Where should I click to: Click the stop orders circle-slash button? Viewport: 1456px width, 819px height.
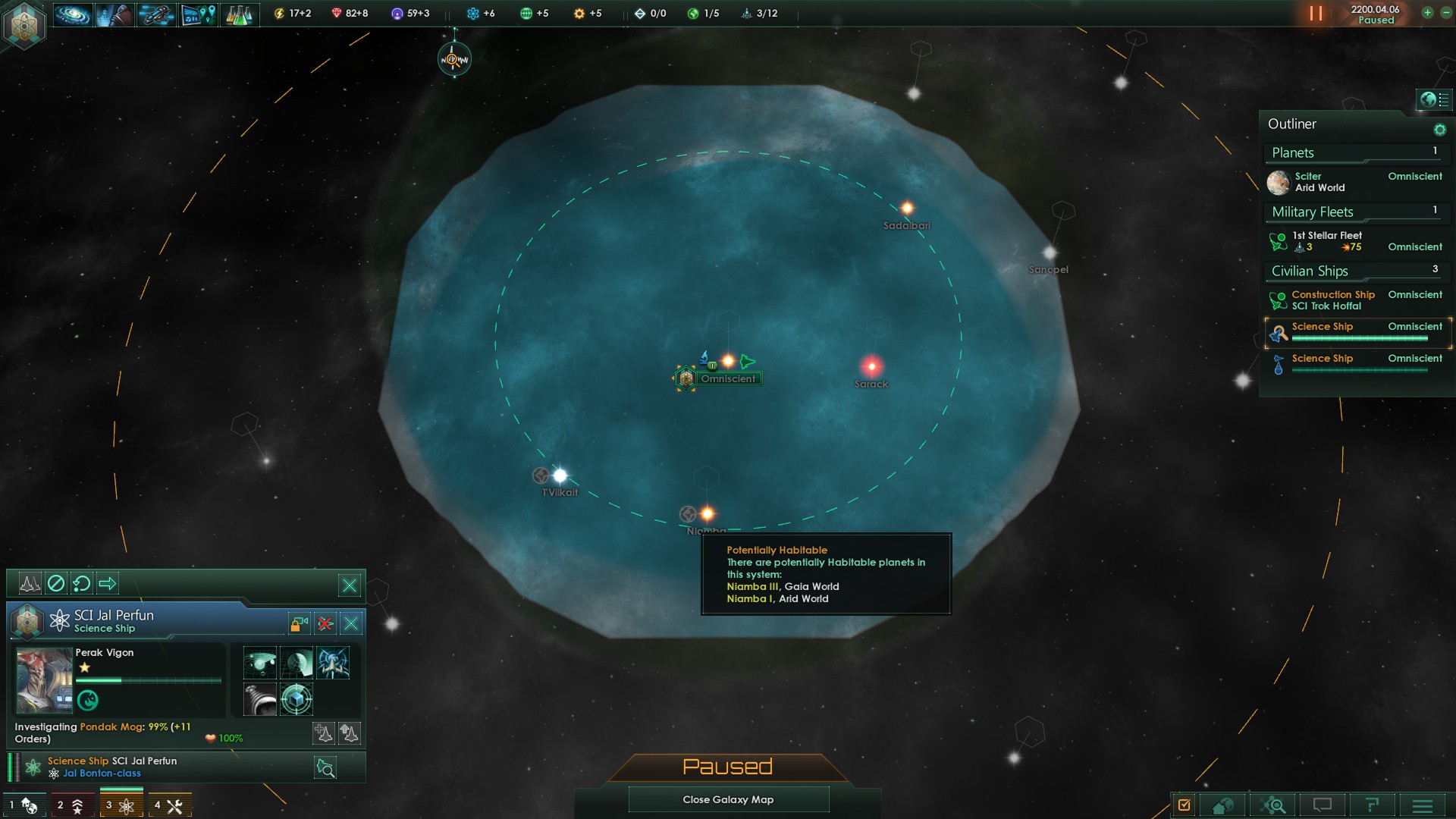pos(56,583)
